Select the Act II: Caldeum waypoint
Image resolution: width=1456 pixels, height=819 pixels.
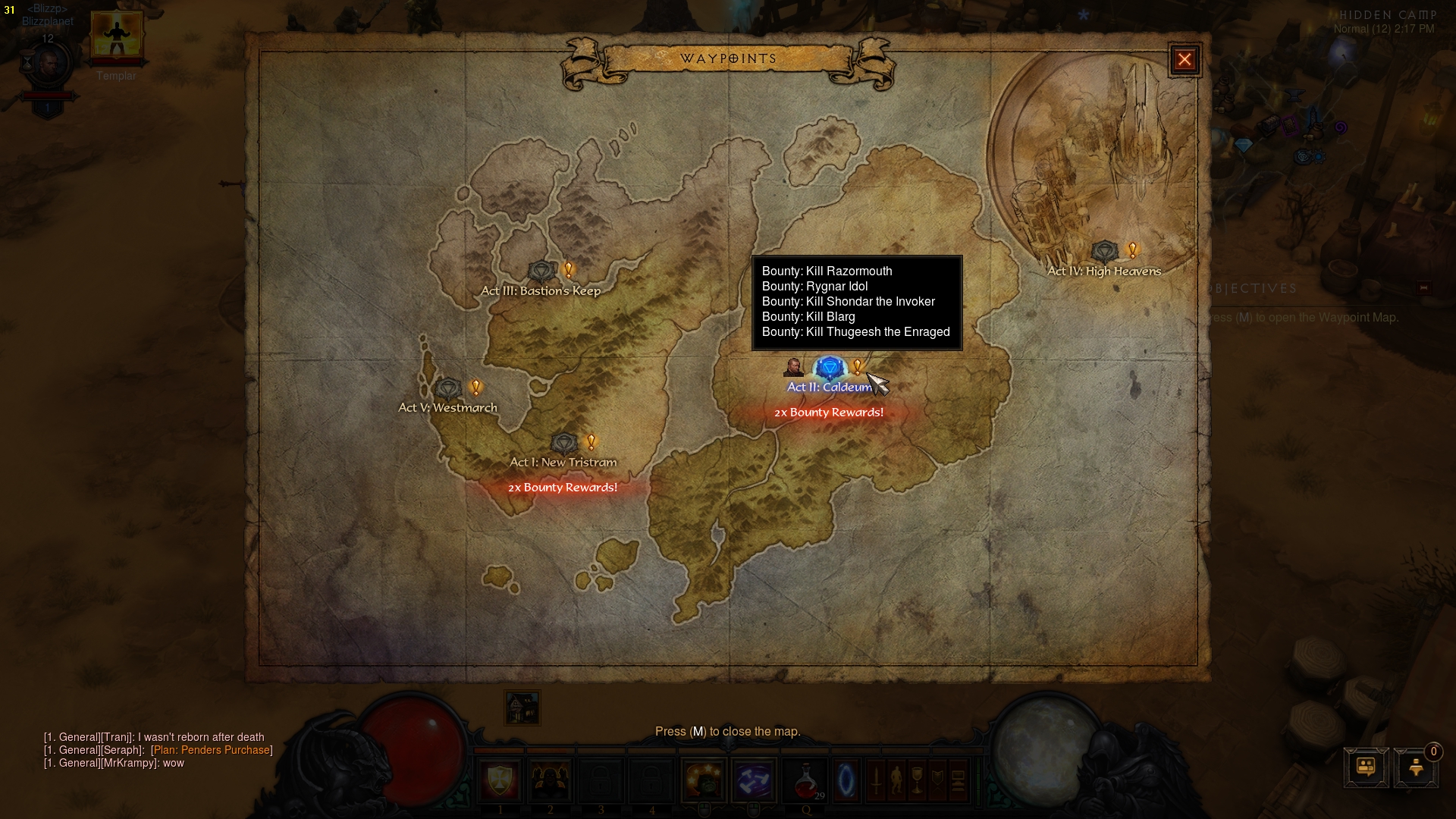tap(830, 370)
